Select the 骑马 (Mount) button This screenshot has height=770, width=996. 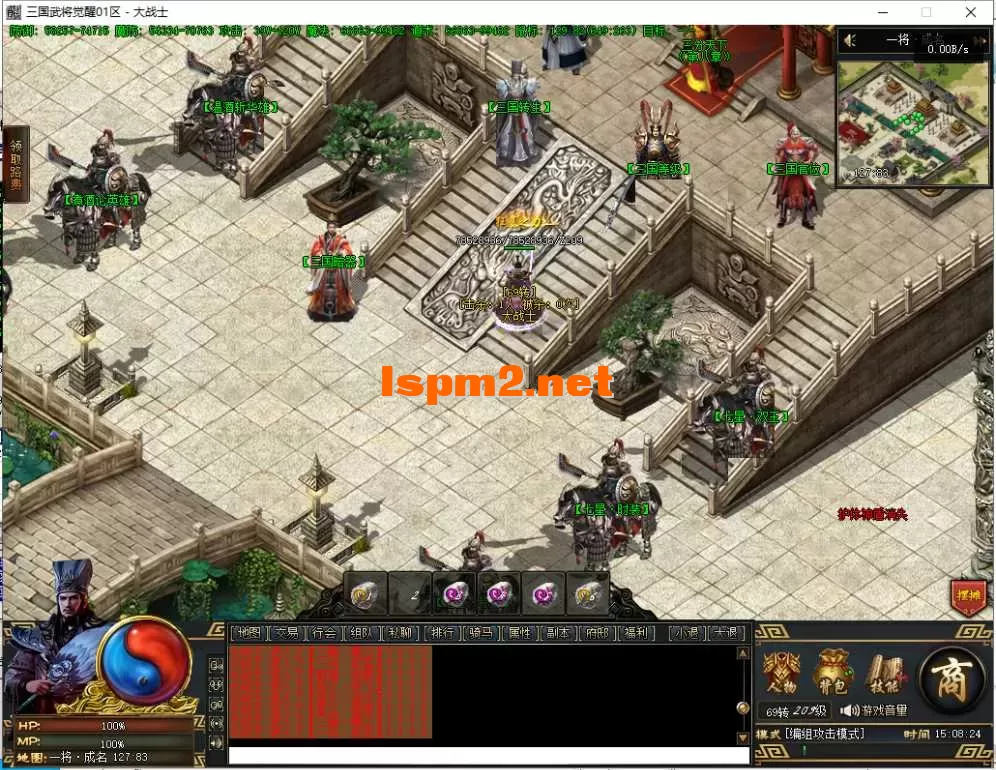[x=481, y=633]
